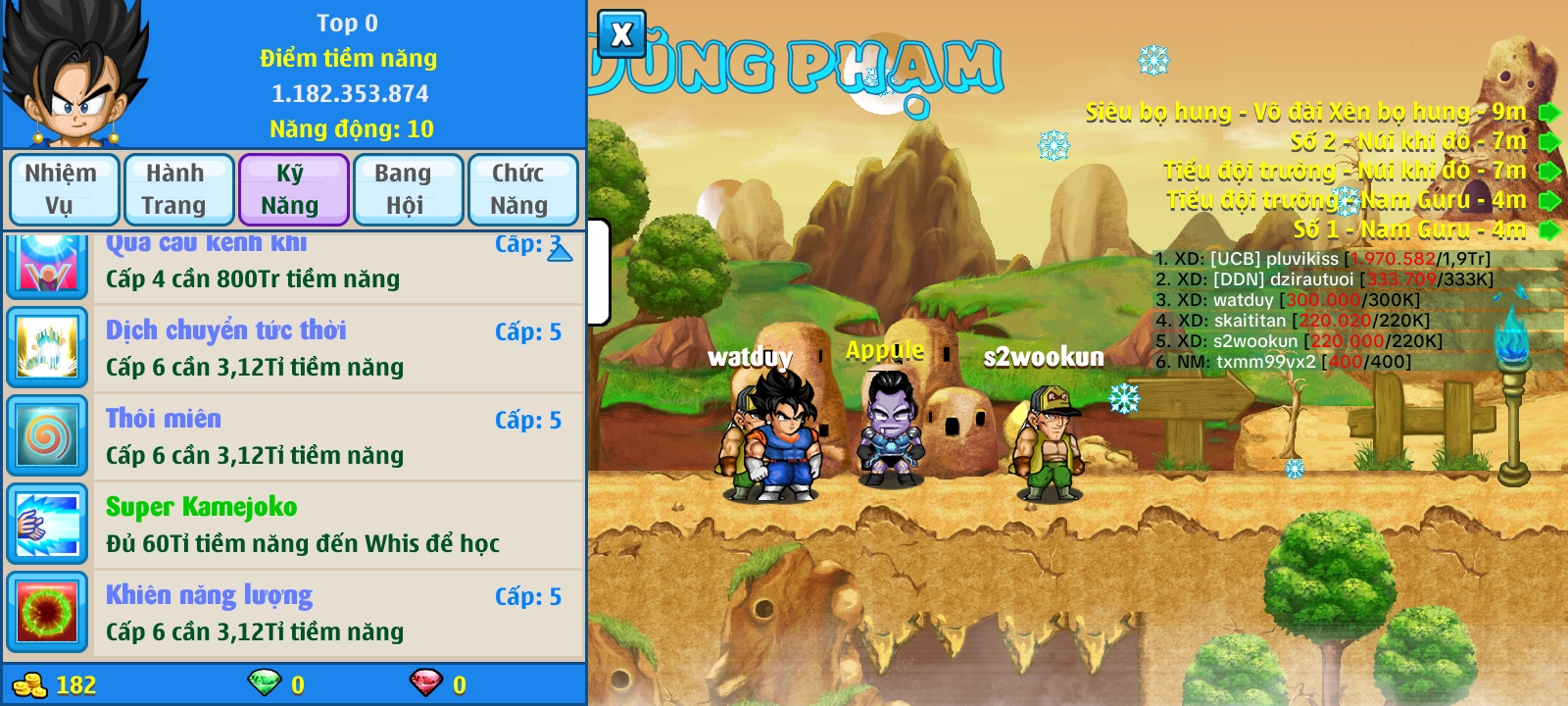Close the panel with the X button
Image resolution: width=1568 pixels, height=706 pixels.
pos(621,34)
